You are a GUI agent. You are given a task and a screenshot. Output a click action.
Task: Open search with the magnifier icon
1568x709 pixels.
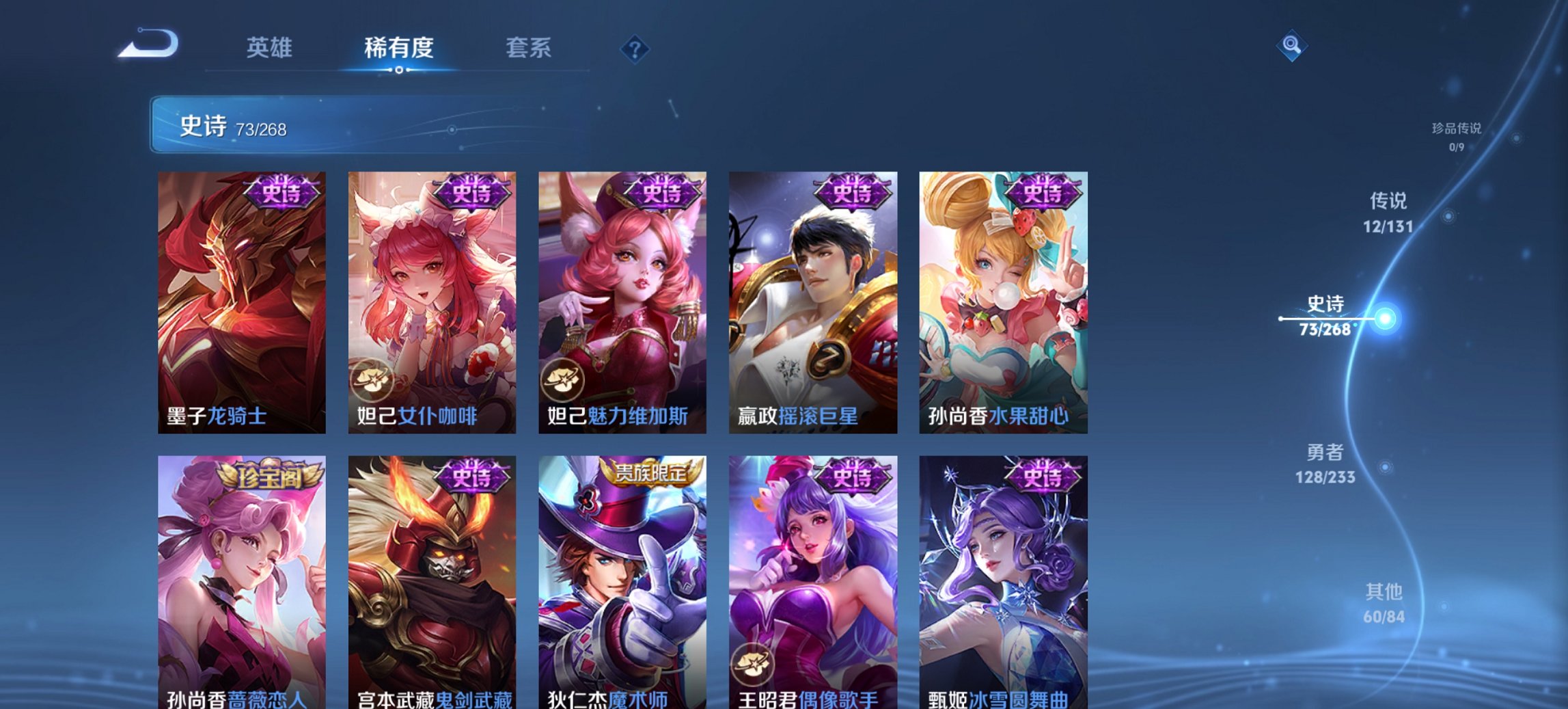[1292, 46]
